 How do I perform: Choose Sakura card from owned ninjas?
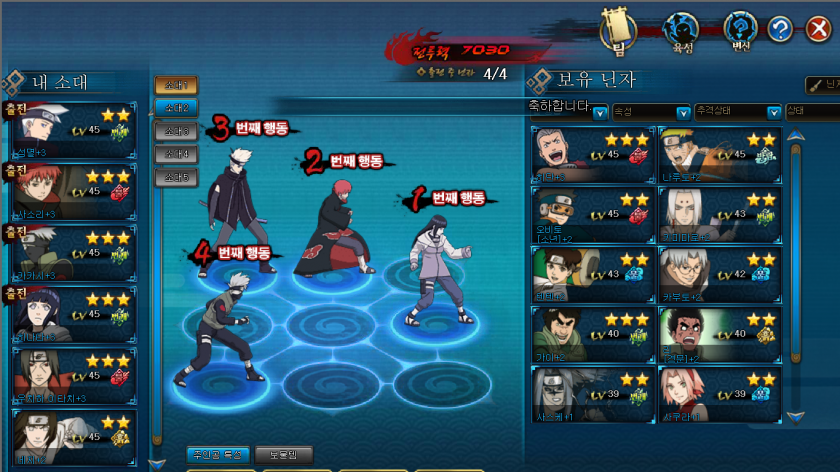coord(719,394)
